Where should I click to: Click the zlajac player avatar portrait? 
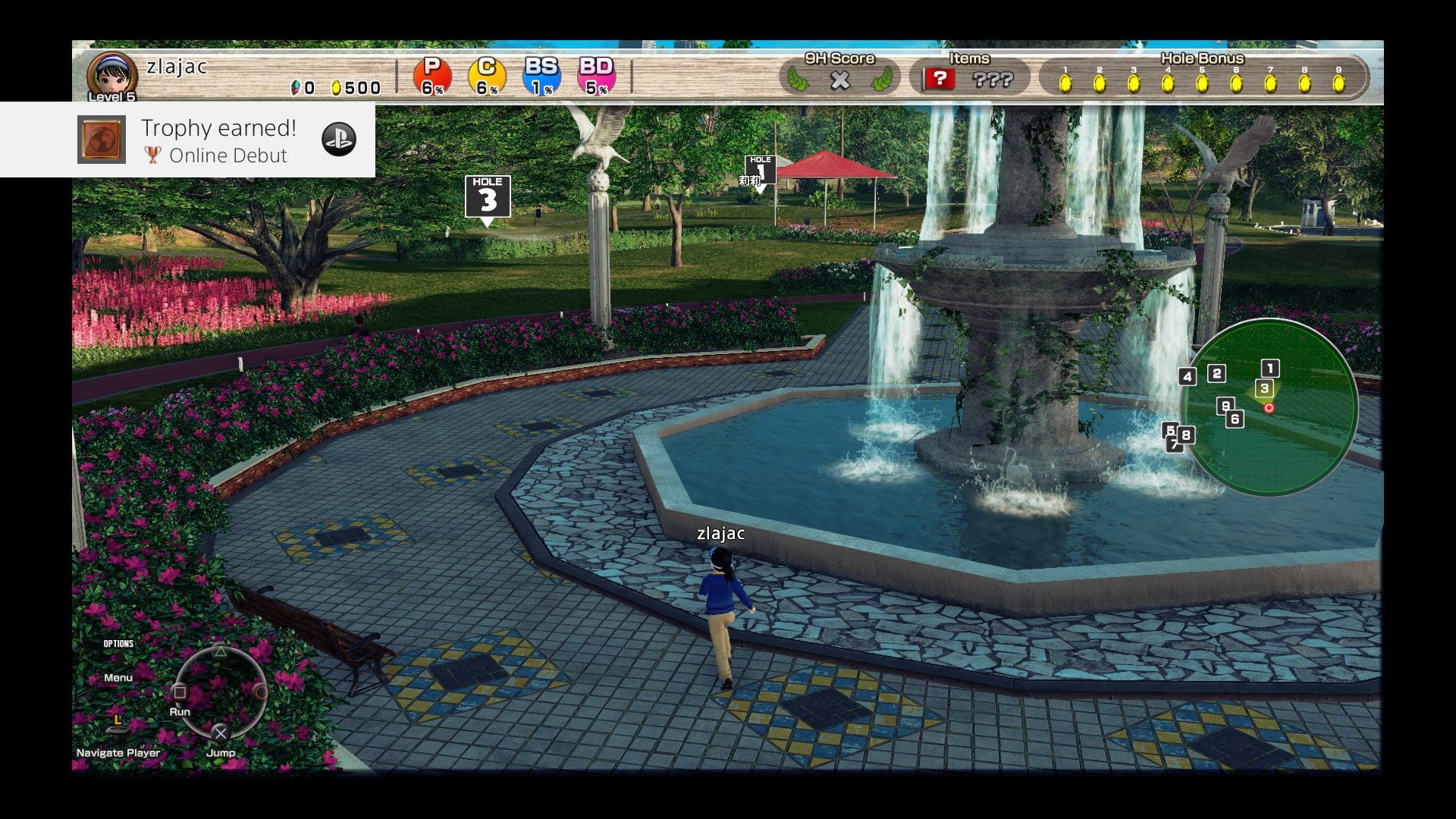coord(111,76)
